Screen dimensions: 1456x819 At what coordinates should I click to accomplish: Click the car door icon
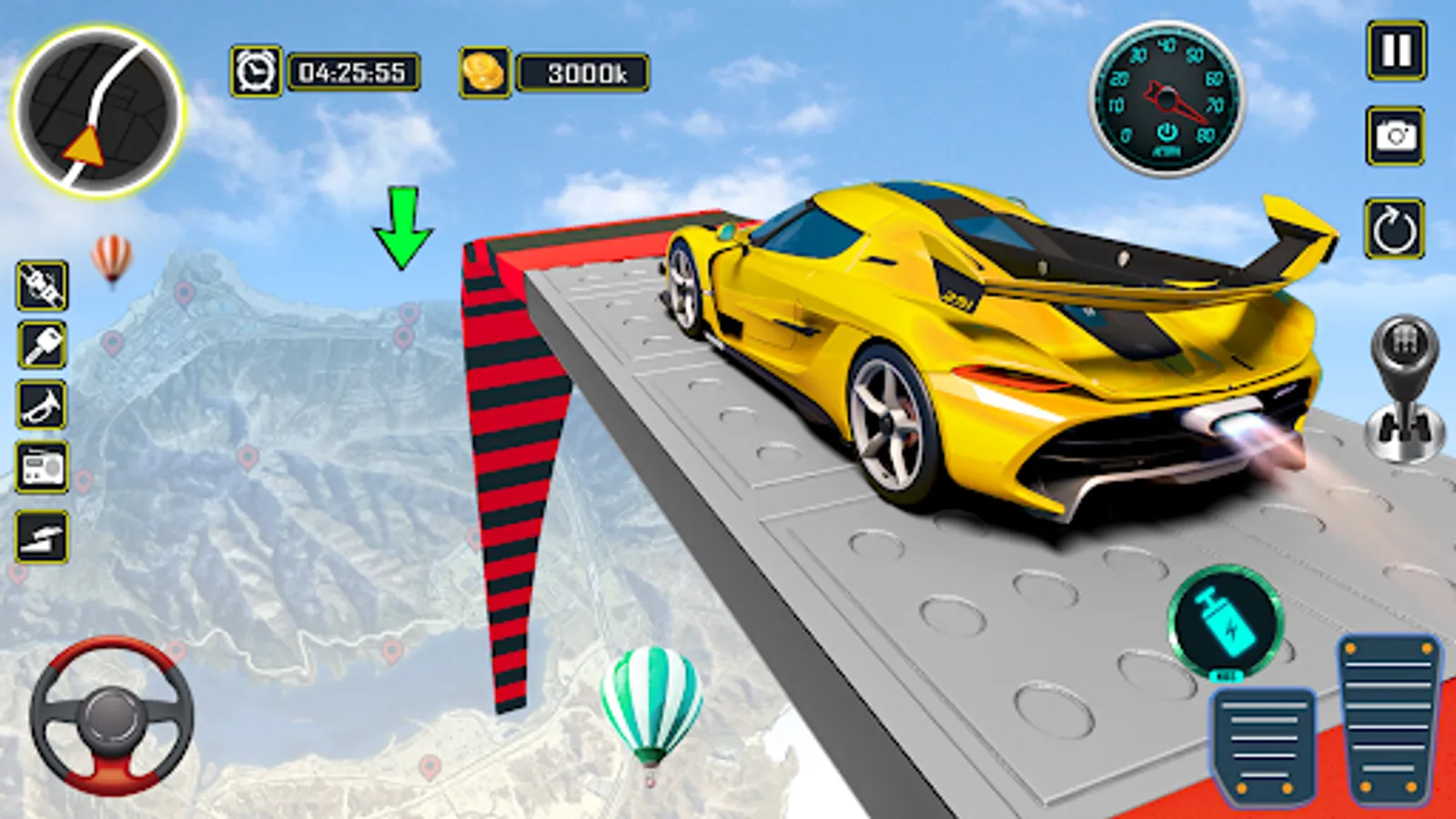point(42,536)
